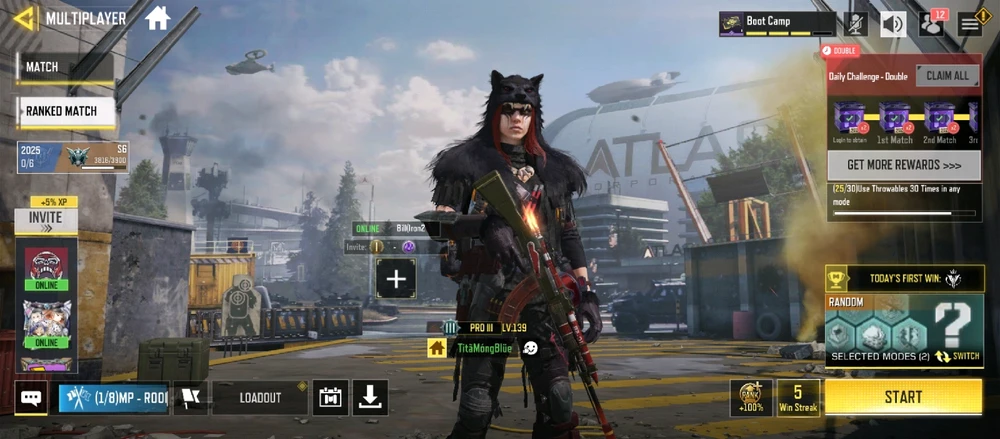Click the flag icon beside Loadout
Screen dimensions: 1000x439
tap(190, 398)
